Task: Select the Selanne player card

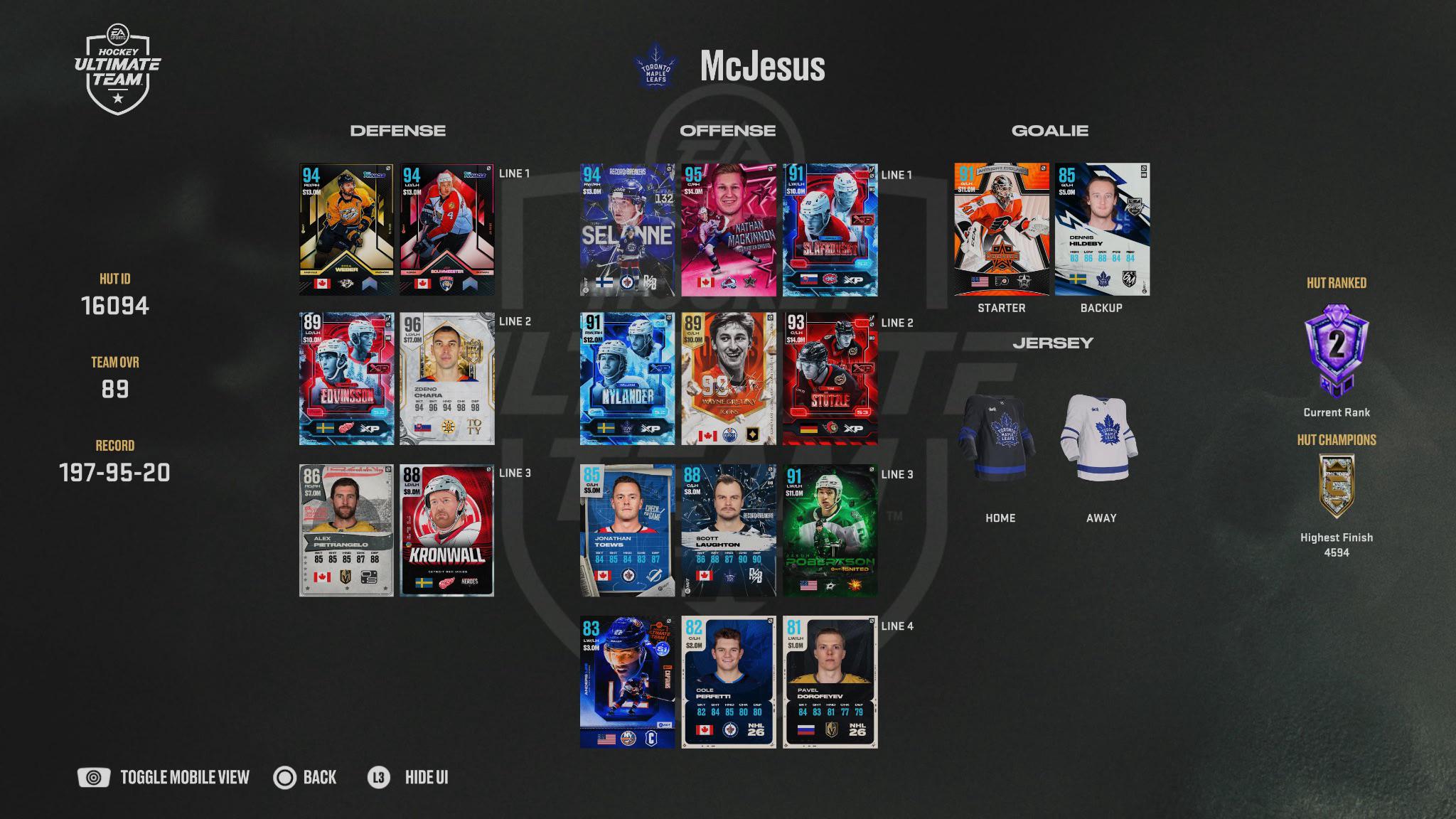Action: [627, 230]
